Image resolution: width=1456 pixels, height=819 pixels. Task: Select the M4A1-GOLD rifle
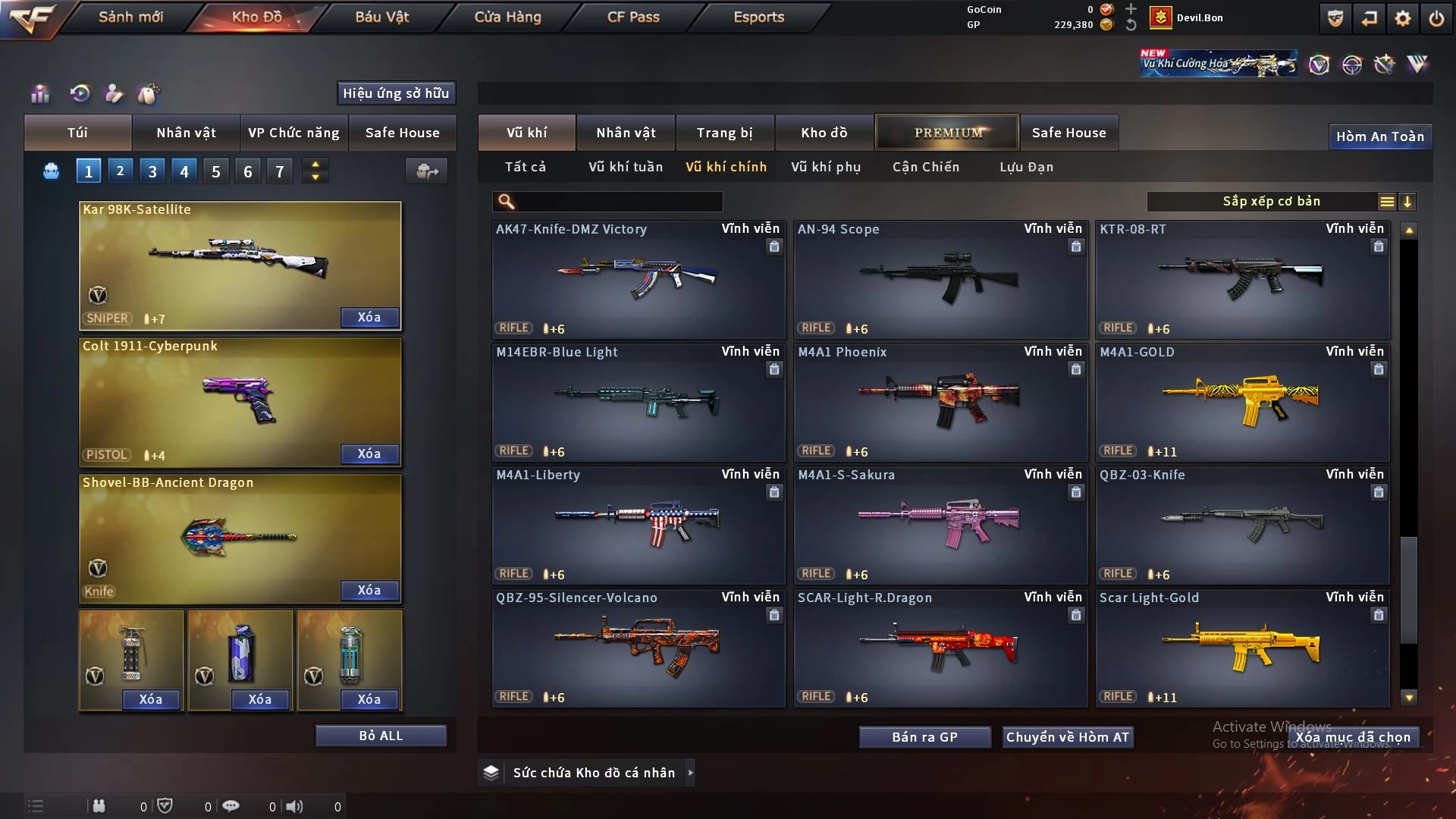[x=1242, y=402]
